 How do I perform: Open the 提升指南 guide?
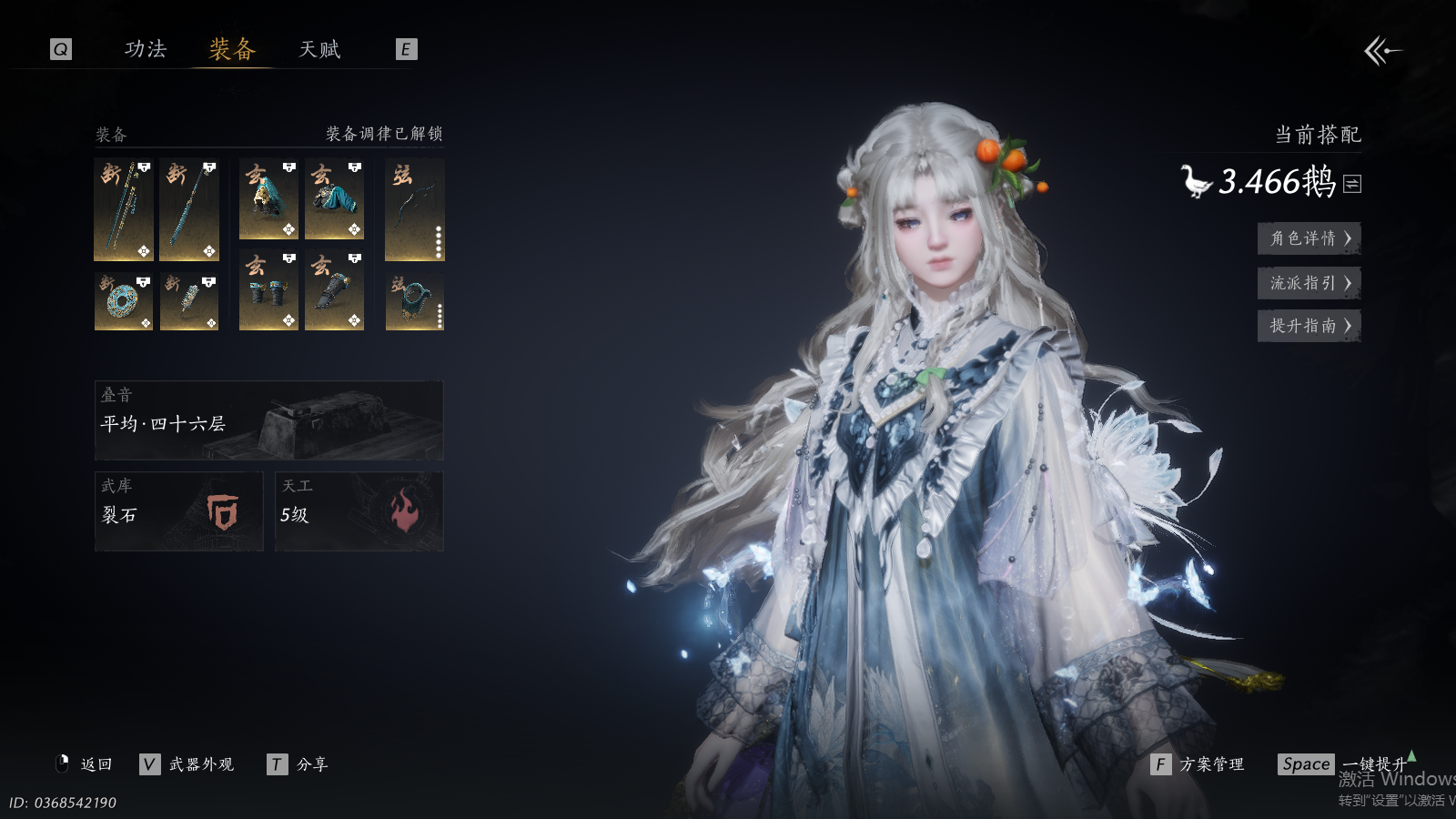1309,326
